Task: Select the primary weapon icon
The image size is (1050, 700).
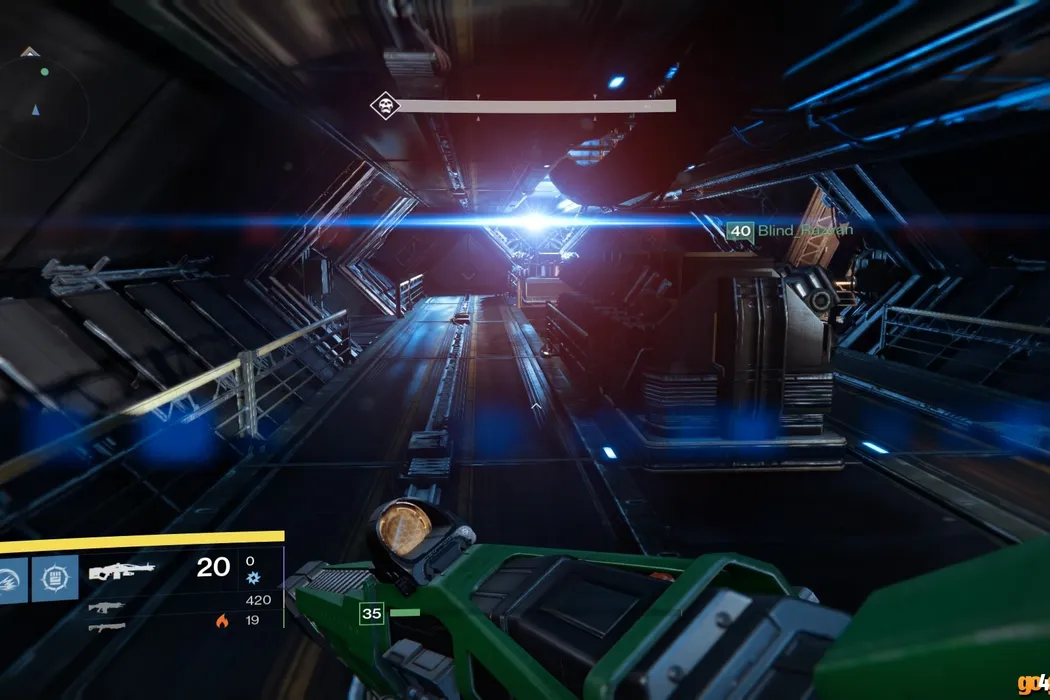Action: 121,571
